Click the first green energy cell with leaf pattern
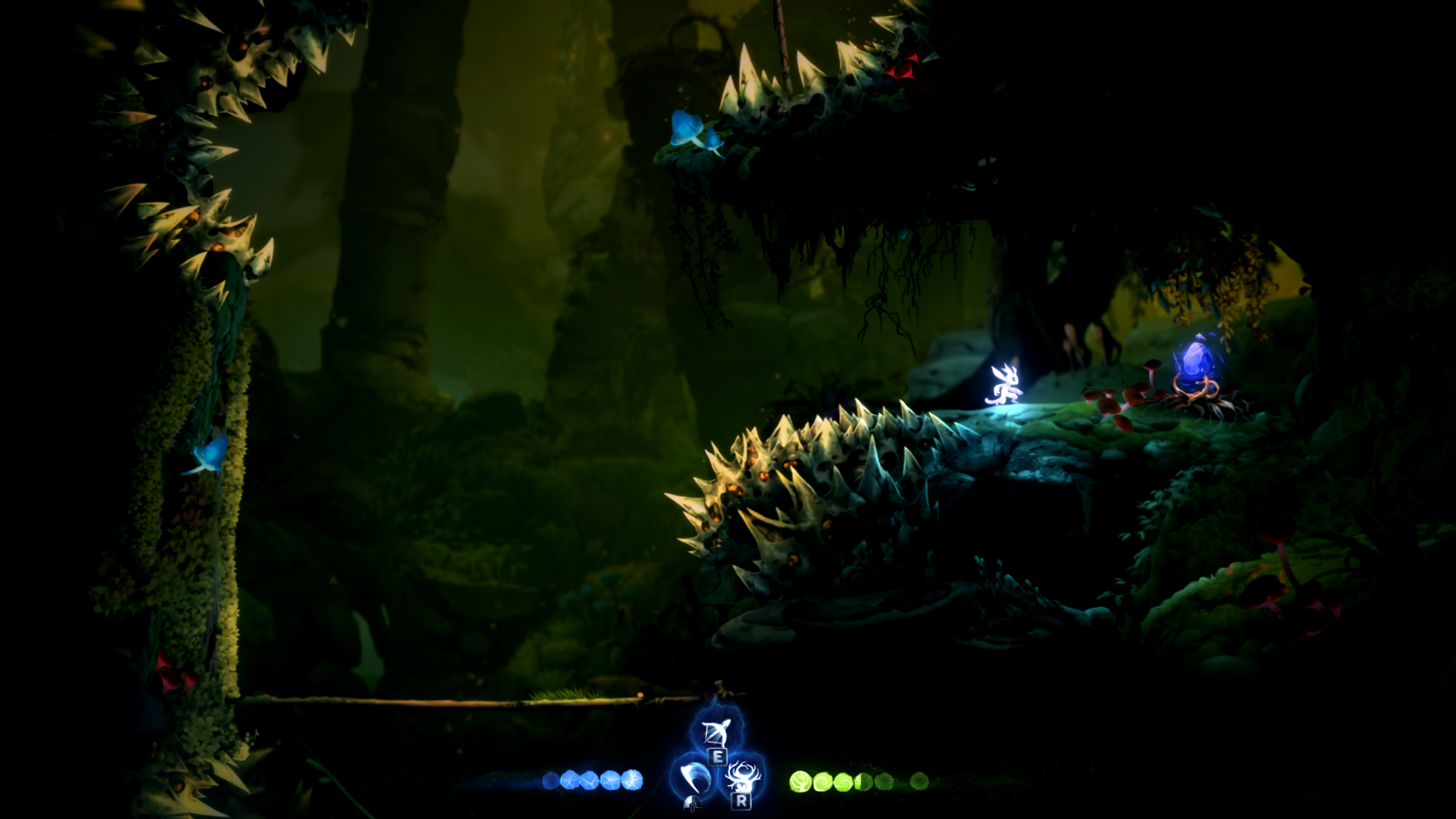The image size is (1456, 819). tap(801, 781)
